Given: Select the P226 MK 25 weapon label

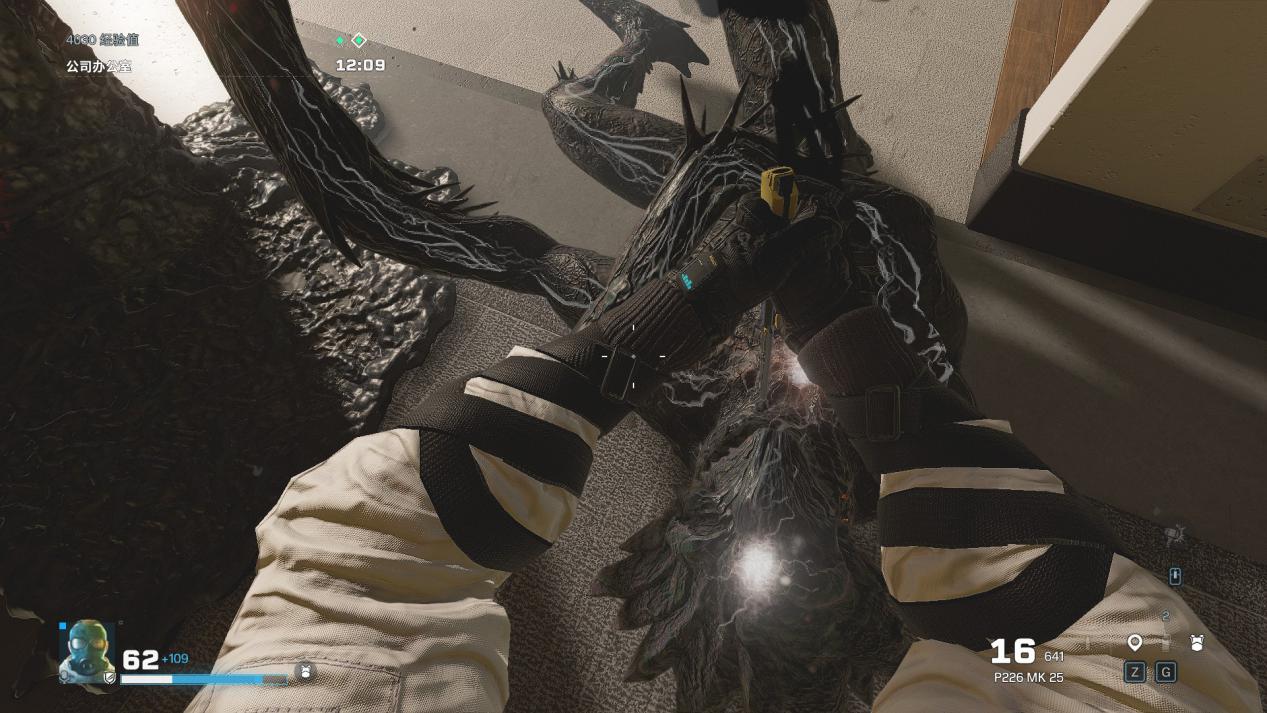Looking at the screenshot, I should (x=1028, y=677).
